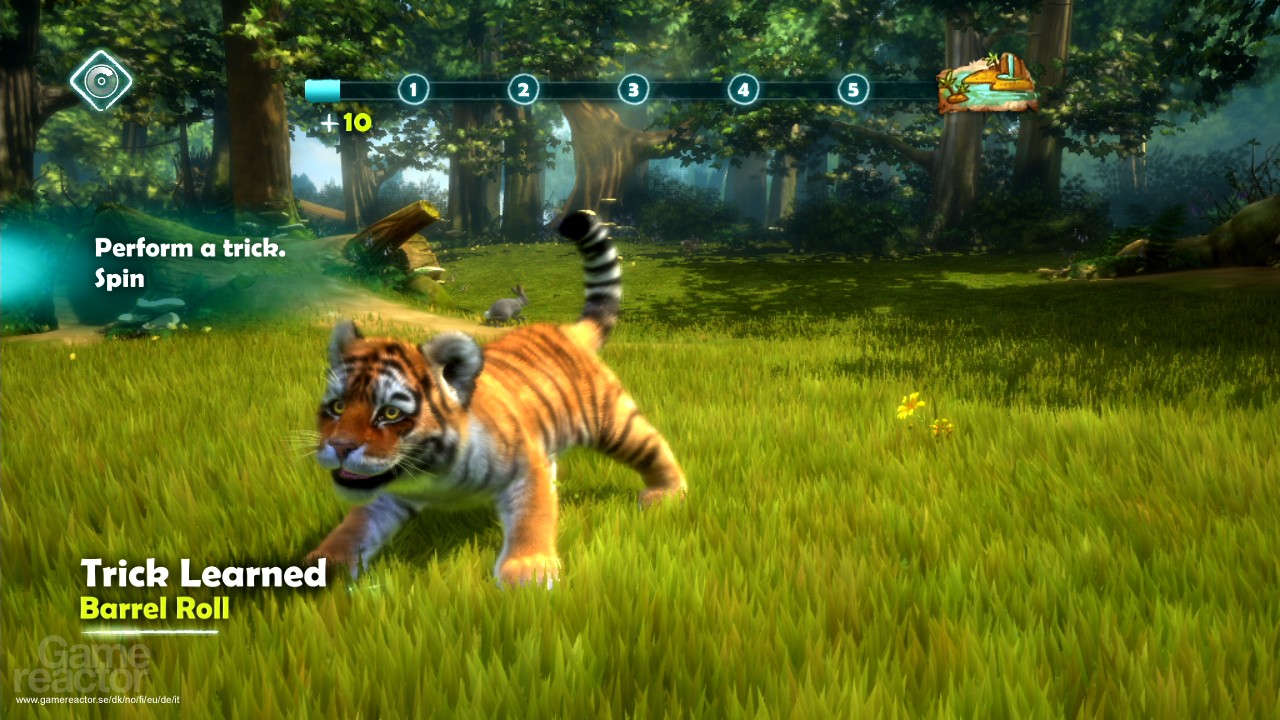Click milestone circle 2 on the progress bar
The height and width of the screenshot is (720, 1280).
[x=522, y=89]
